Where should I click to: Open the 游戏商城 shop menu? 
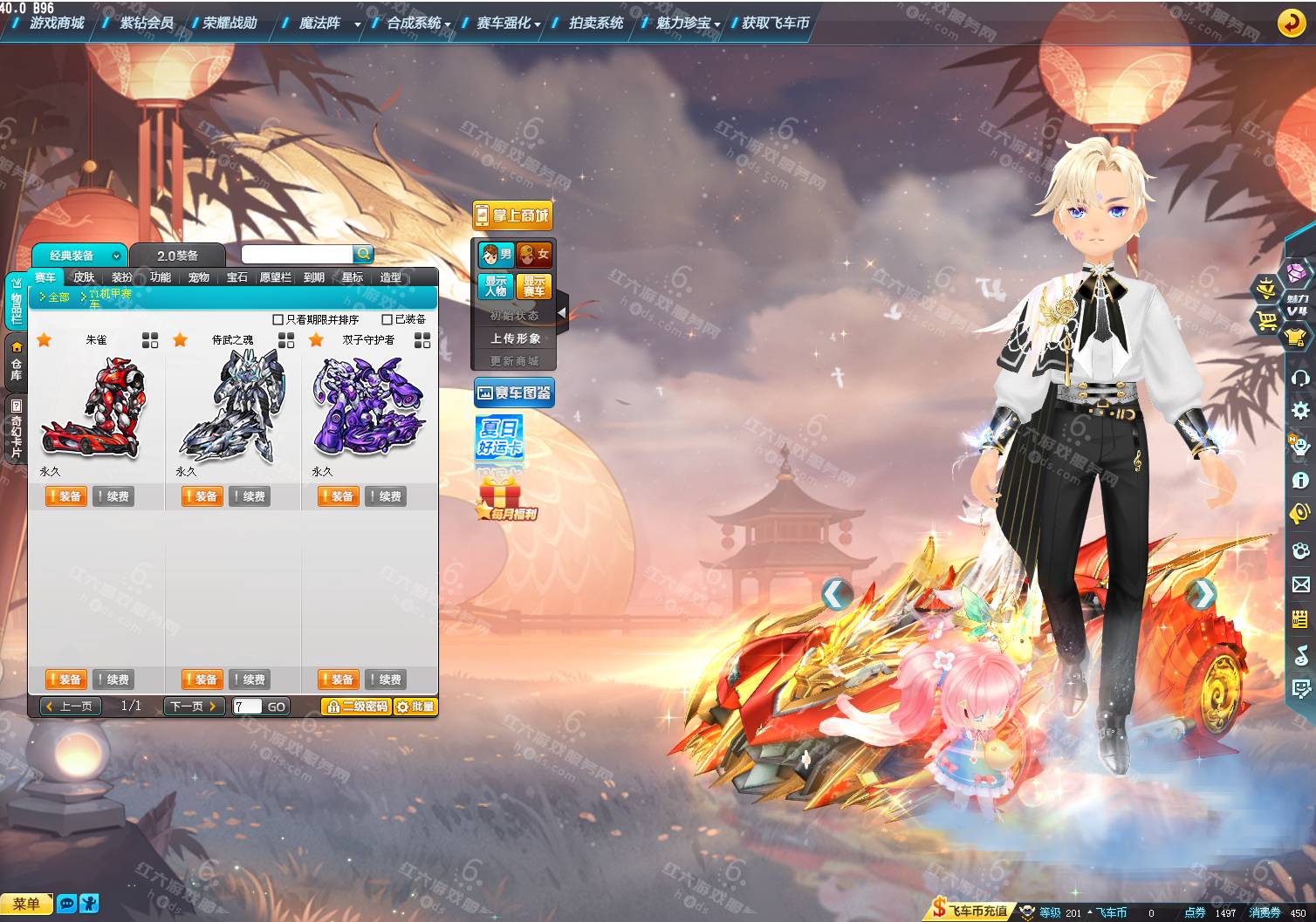click(57, 23)
